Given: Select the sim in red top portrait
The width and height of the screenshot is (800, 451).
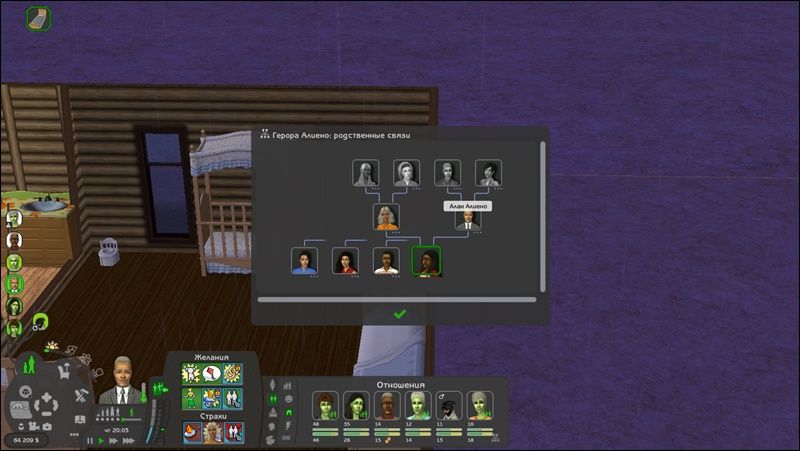Looking at the screenshot, I should [x=346, y=261].
